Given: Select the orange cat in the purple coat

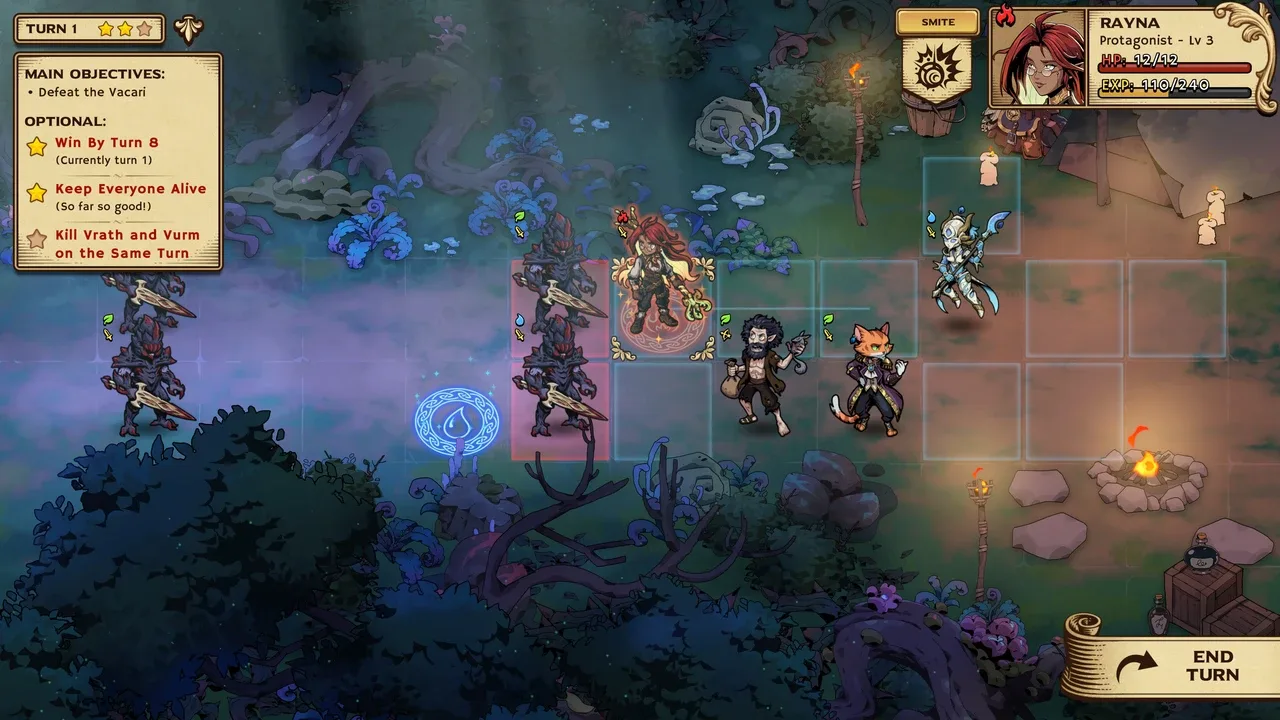Looking at the screenshot, I should (x=871, y=378).
